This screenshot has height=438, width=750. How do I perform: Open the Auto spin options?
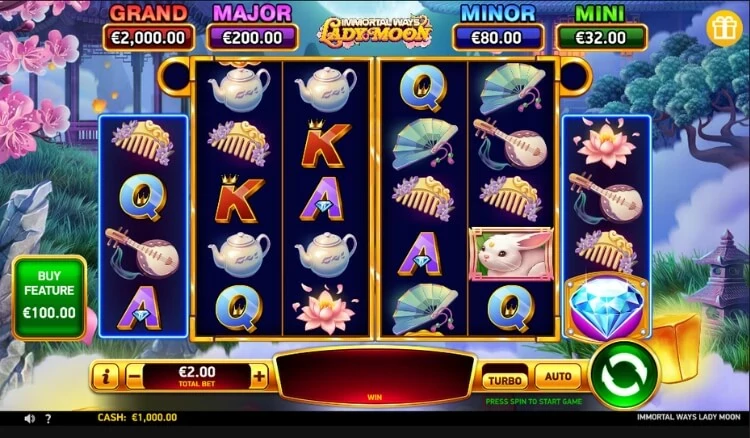(x=557, y=378)
